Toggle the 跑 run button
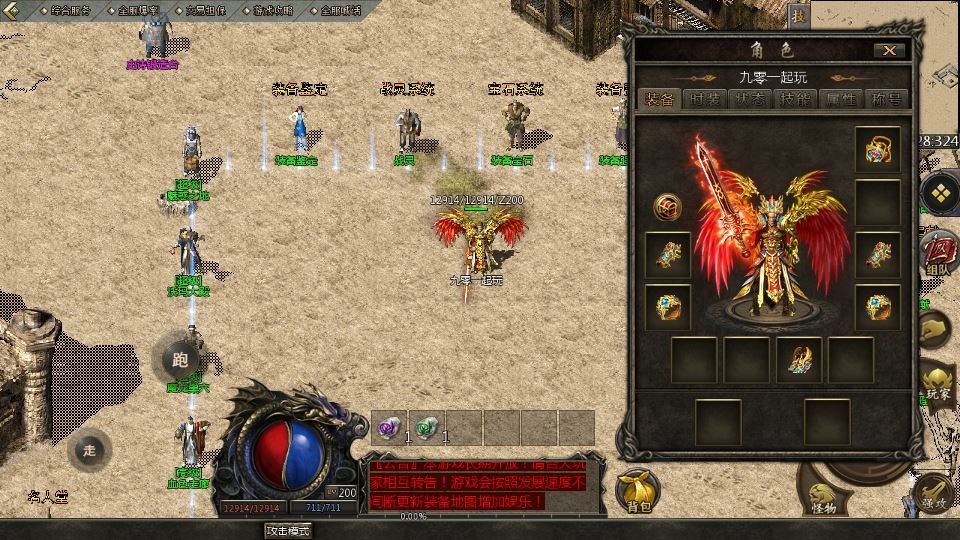The width and height of the screenshot is (960, 540). coord(180,360)
